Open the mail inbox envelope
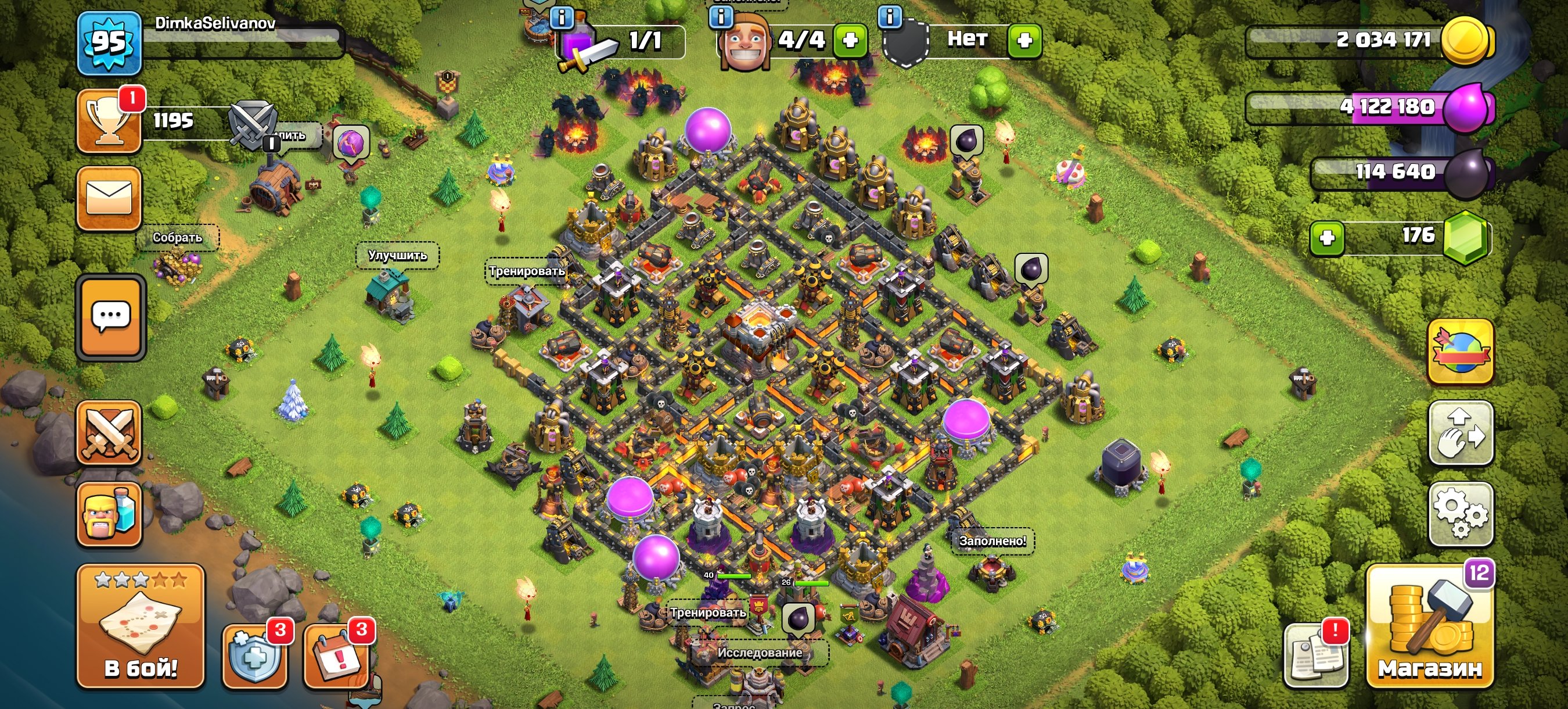 click(109, 199)
